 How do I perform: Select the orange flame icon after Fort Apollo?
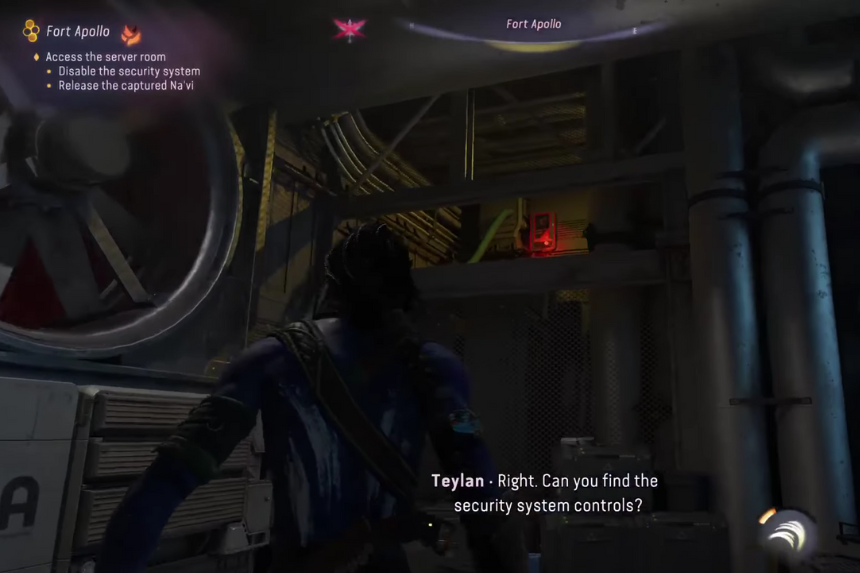130,34
